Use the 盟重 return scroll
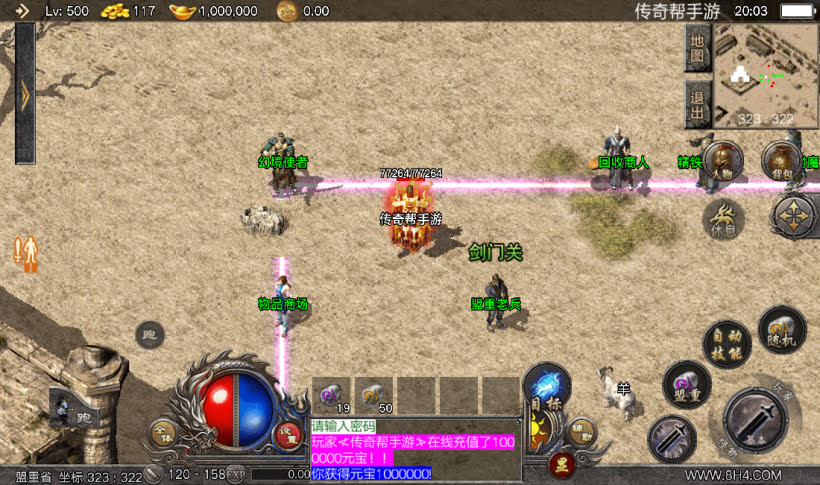 pos(686,384)
